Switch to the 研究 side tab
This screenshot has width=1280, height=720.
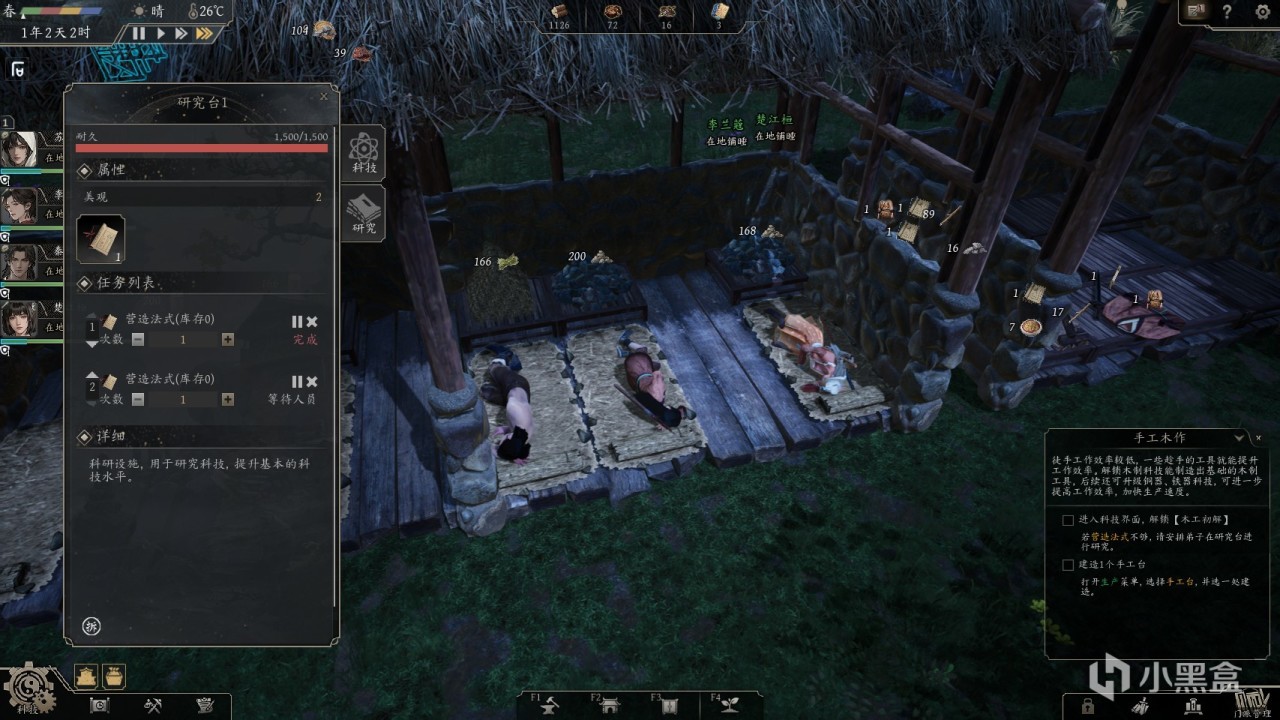tap(363, 215)
